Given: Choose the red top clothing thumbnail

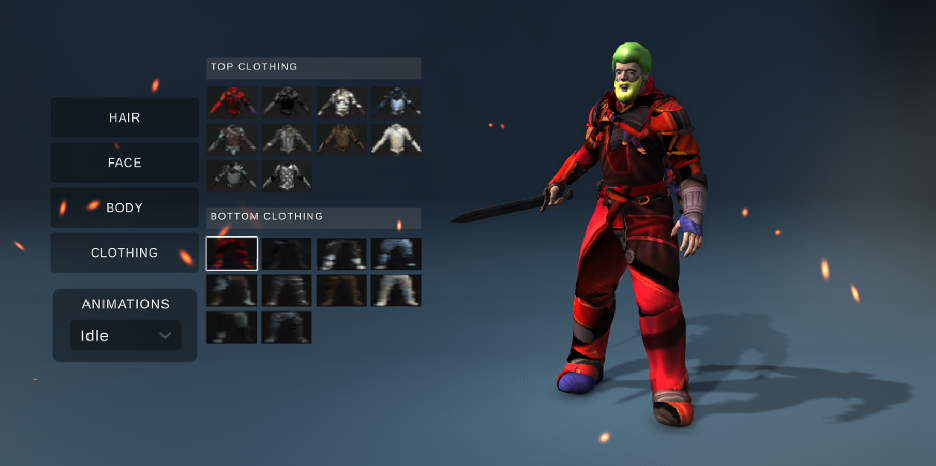Looking at the screenshot, I should 232,101.
